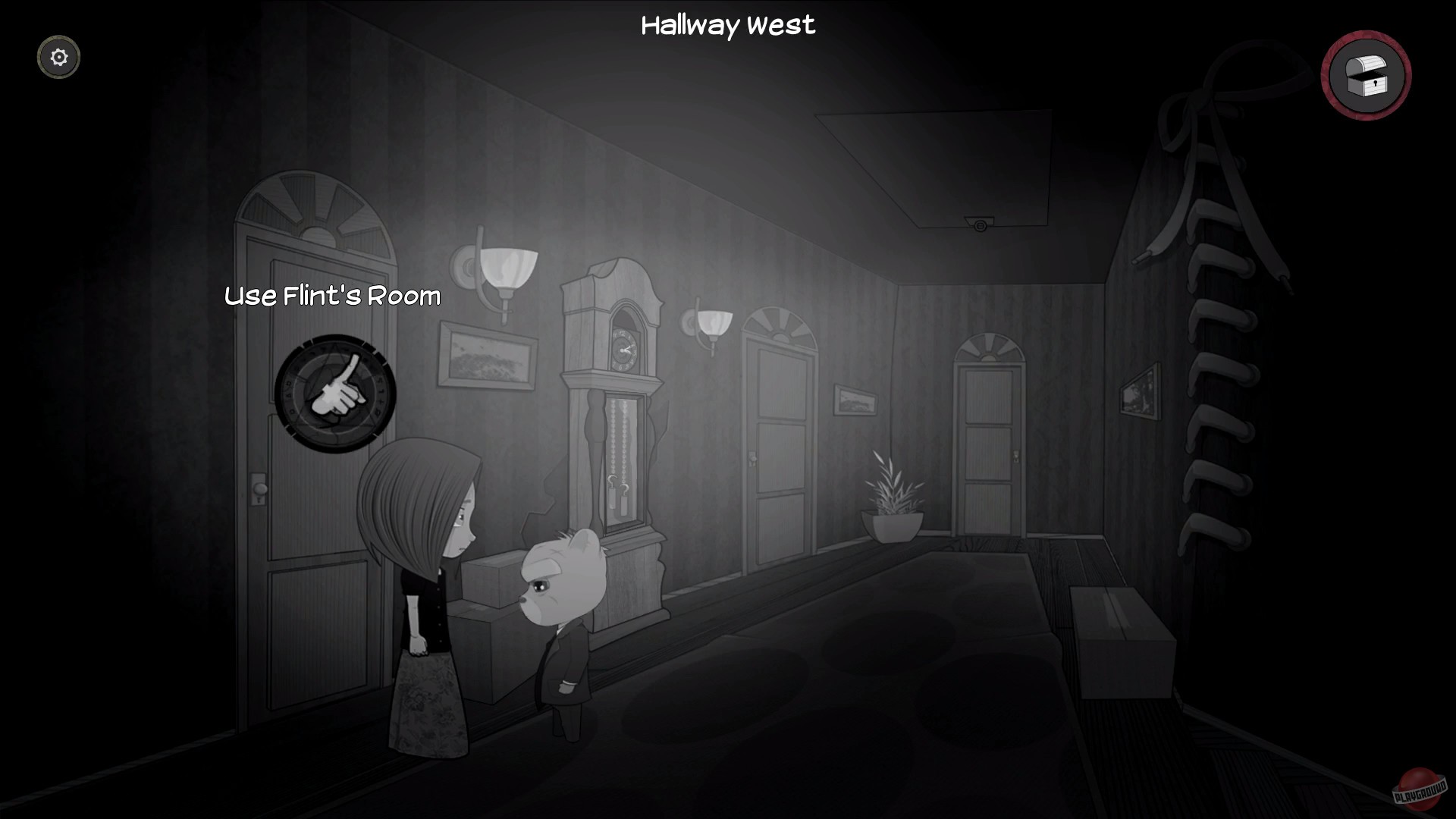Open the settings gear menu

tap(58, 56)
